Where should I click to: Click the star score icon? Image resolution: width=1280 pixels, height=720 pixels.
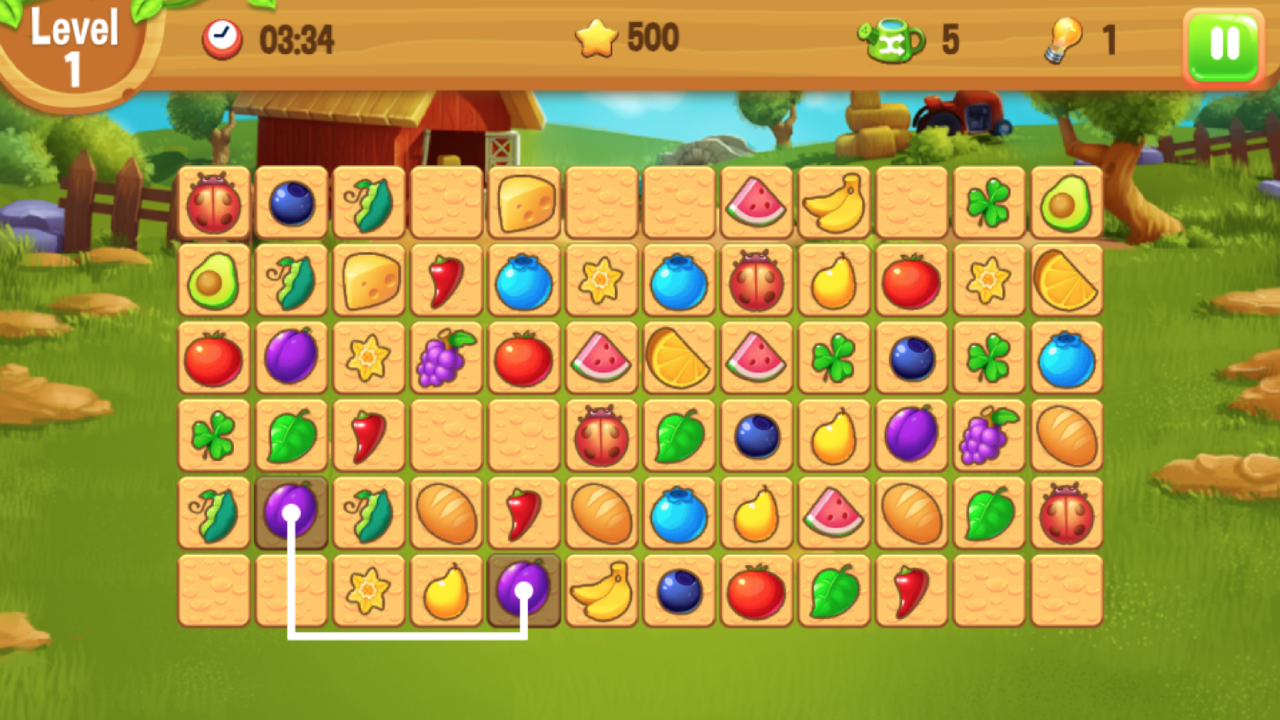coord(597,37)
